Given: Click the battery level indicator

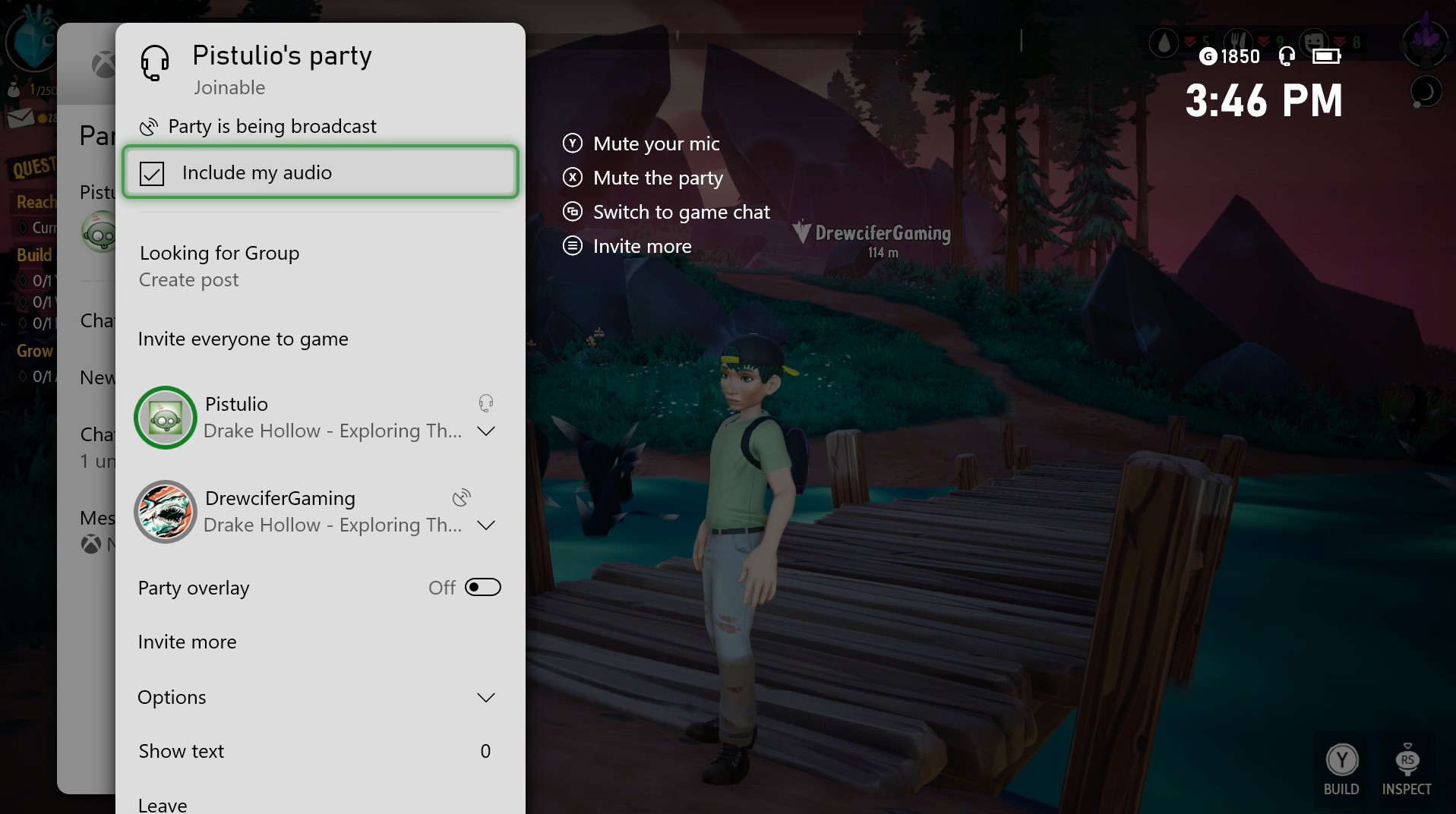Looking at the screenshot, I should [1326, 55].
